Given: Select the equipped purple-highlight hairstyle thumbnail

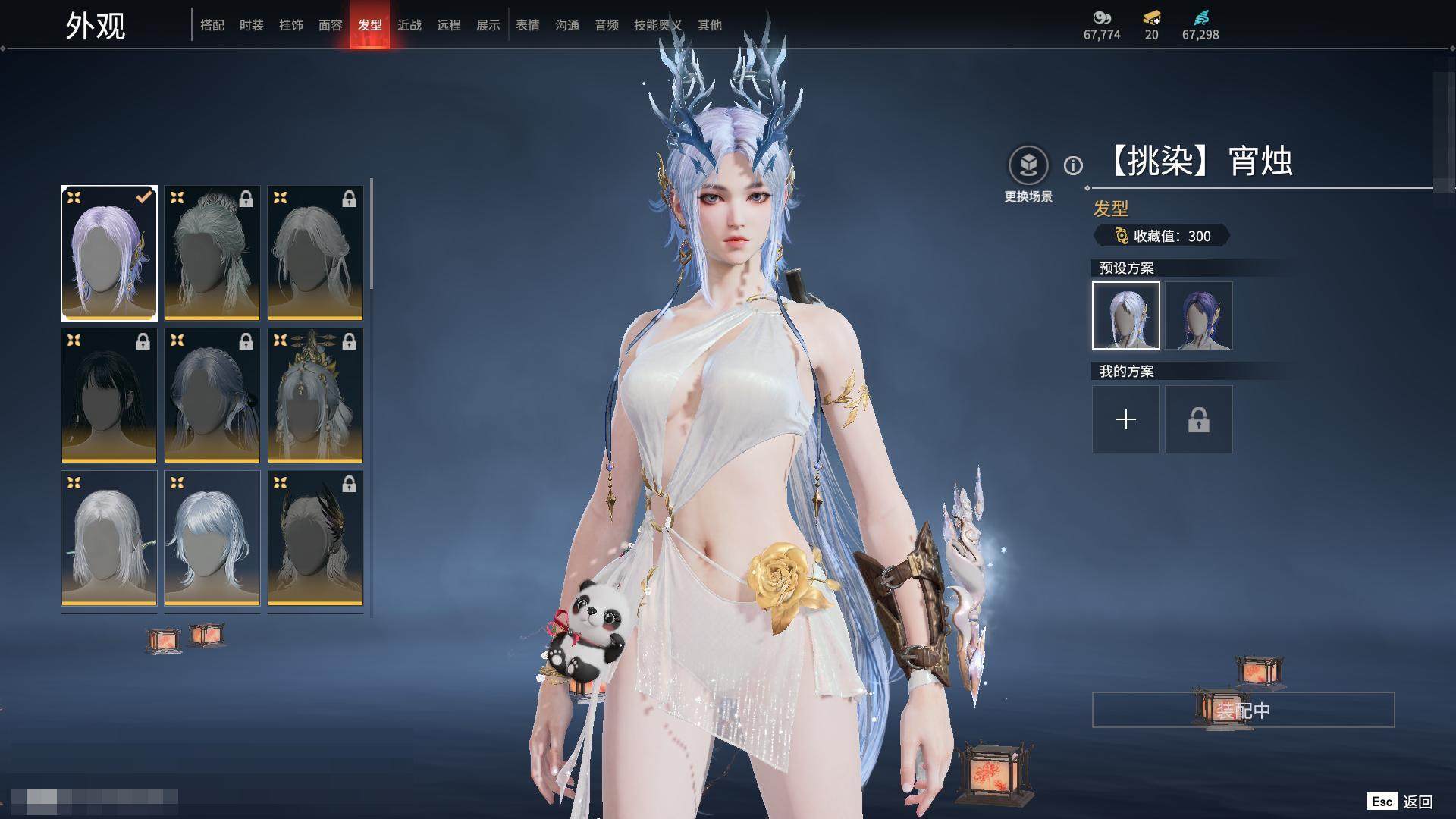Looking at the screenshot, I should pos(109,253).
